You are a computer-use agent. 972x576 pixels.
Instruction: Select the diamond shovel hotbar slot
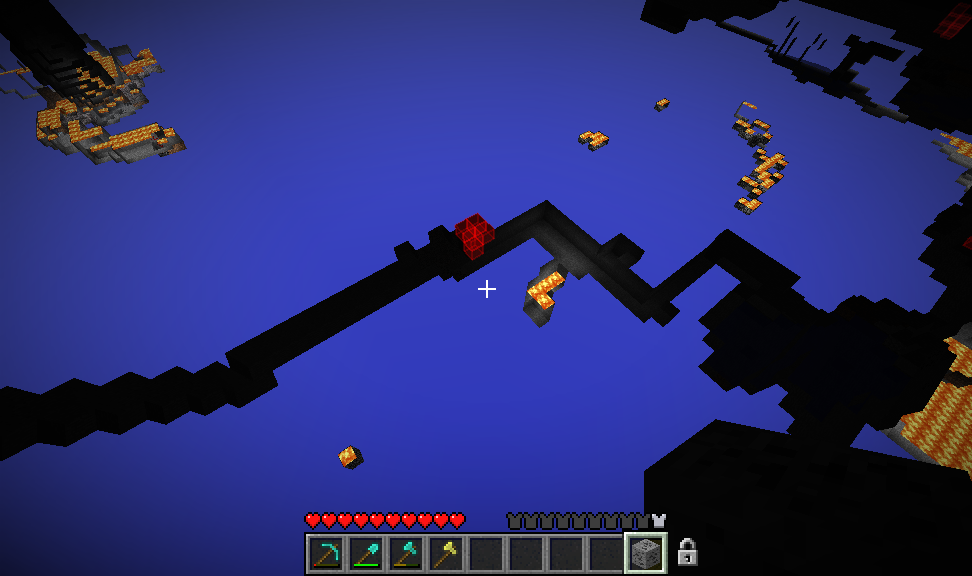(366, 553)
